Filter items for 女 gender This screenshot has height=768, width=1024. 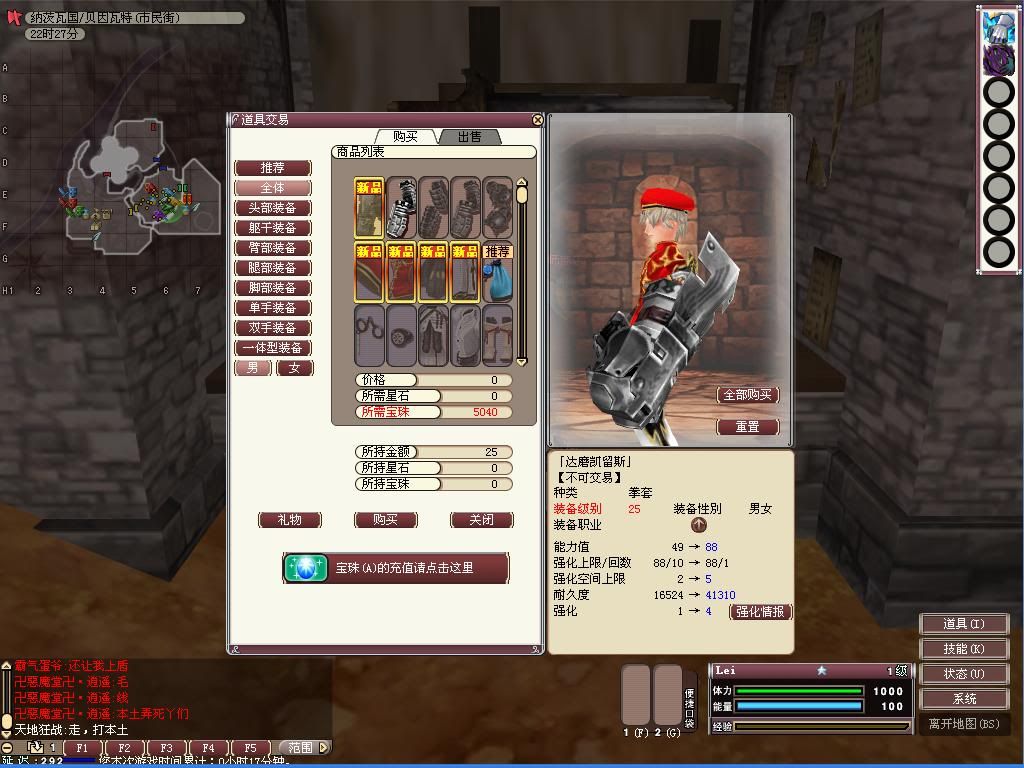click(294, 368)
